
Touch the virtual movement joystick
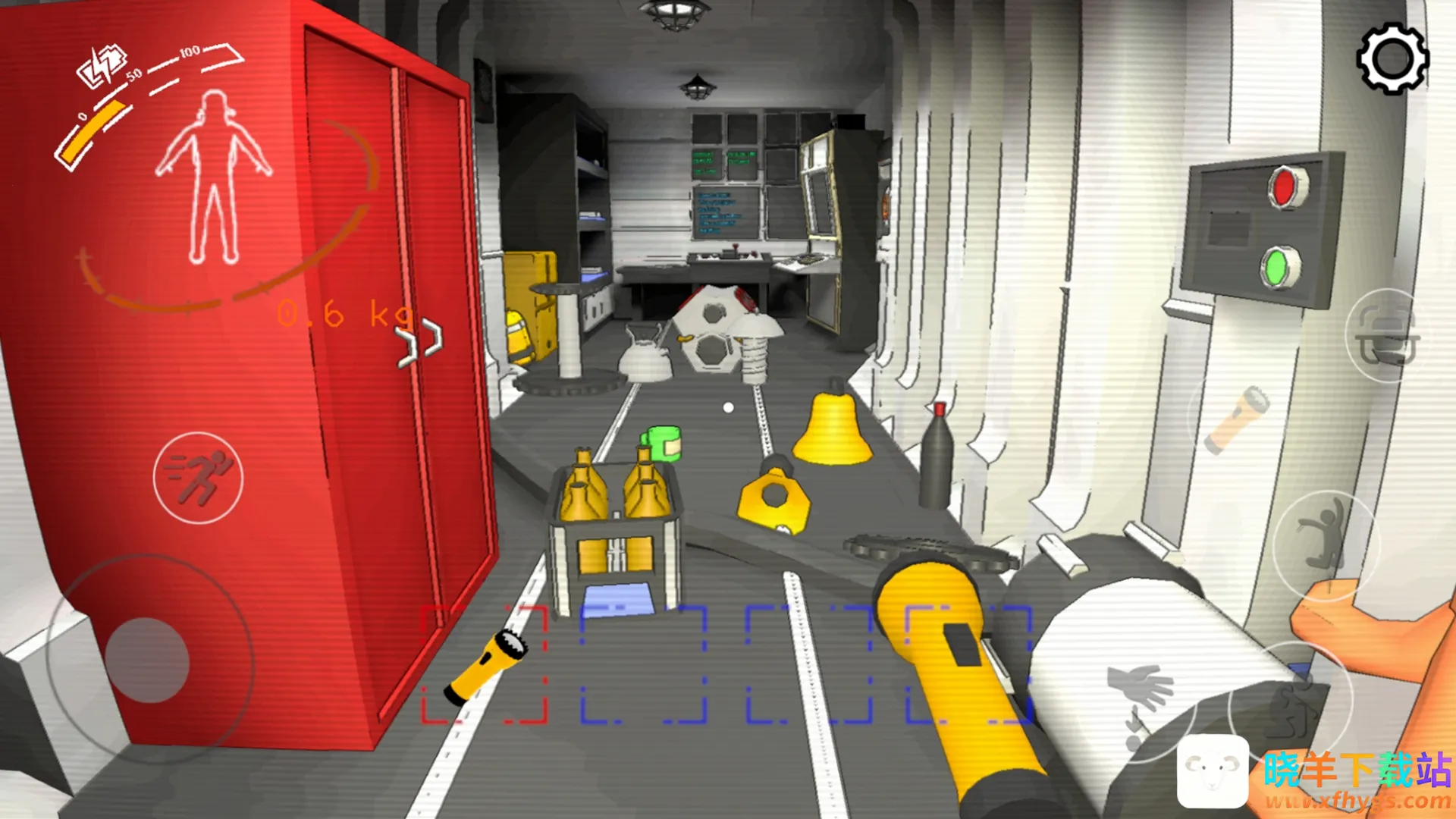[147, 659]
